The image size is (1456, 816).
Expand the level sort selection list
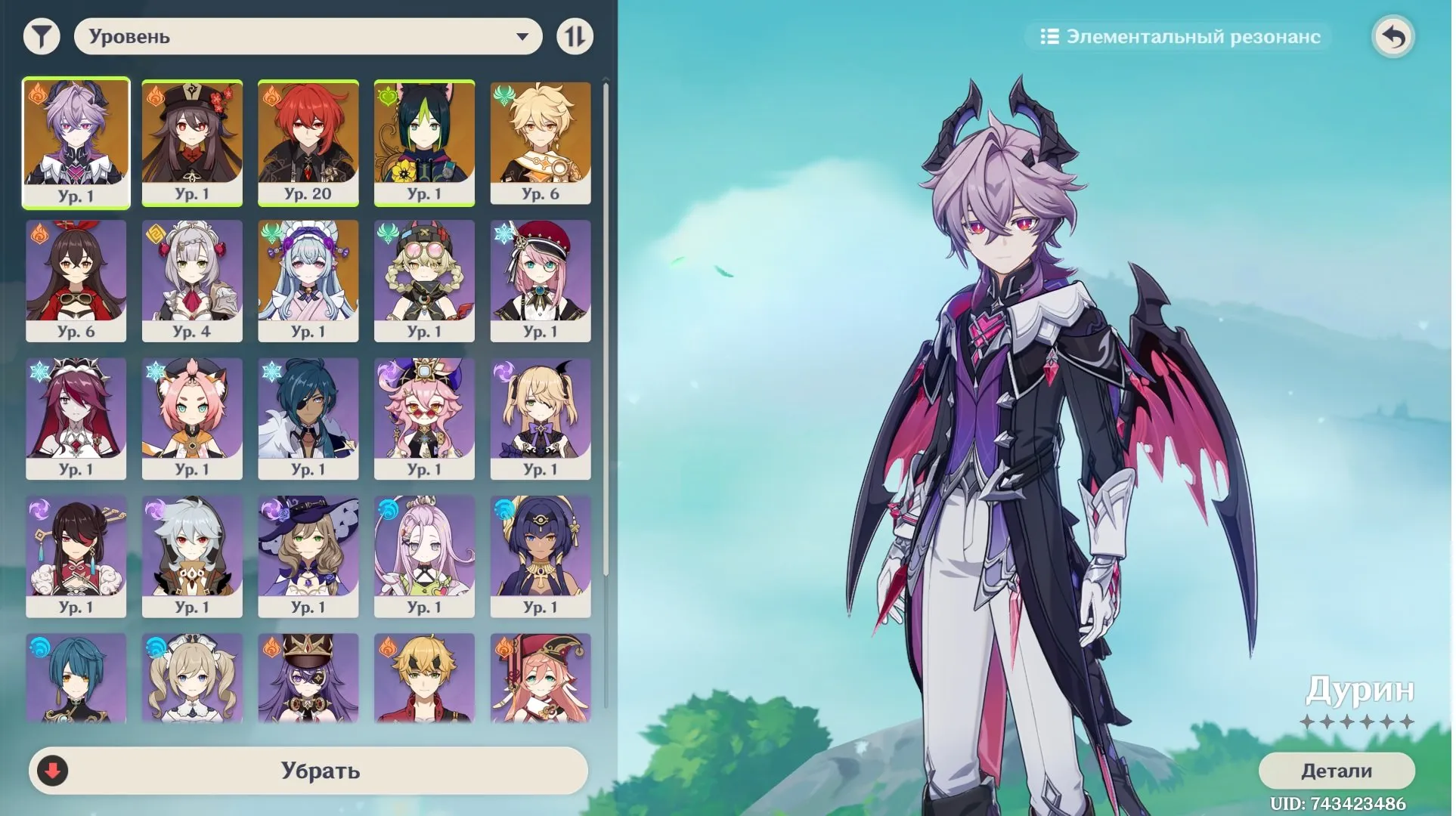pos(306,36)
